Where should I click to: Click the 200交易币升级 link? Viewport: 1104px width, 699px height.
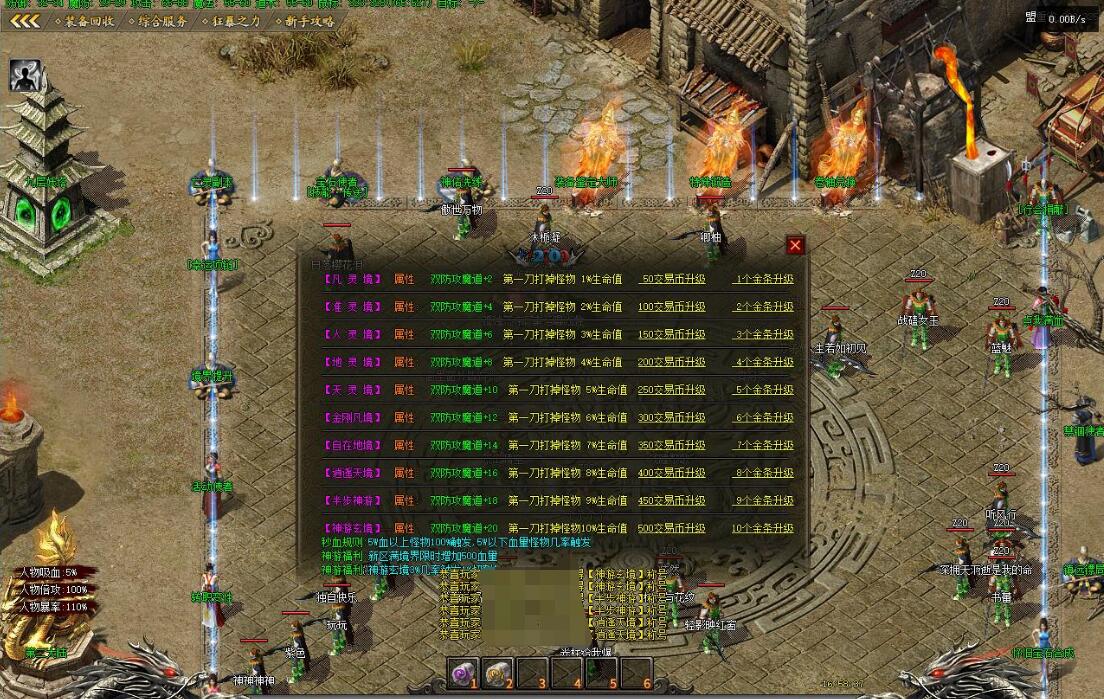point(672,362)
